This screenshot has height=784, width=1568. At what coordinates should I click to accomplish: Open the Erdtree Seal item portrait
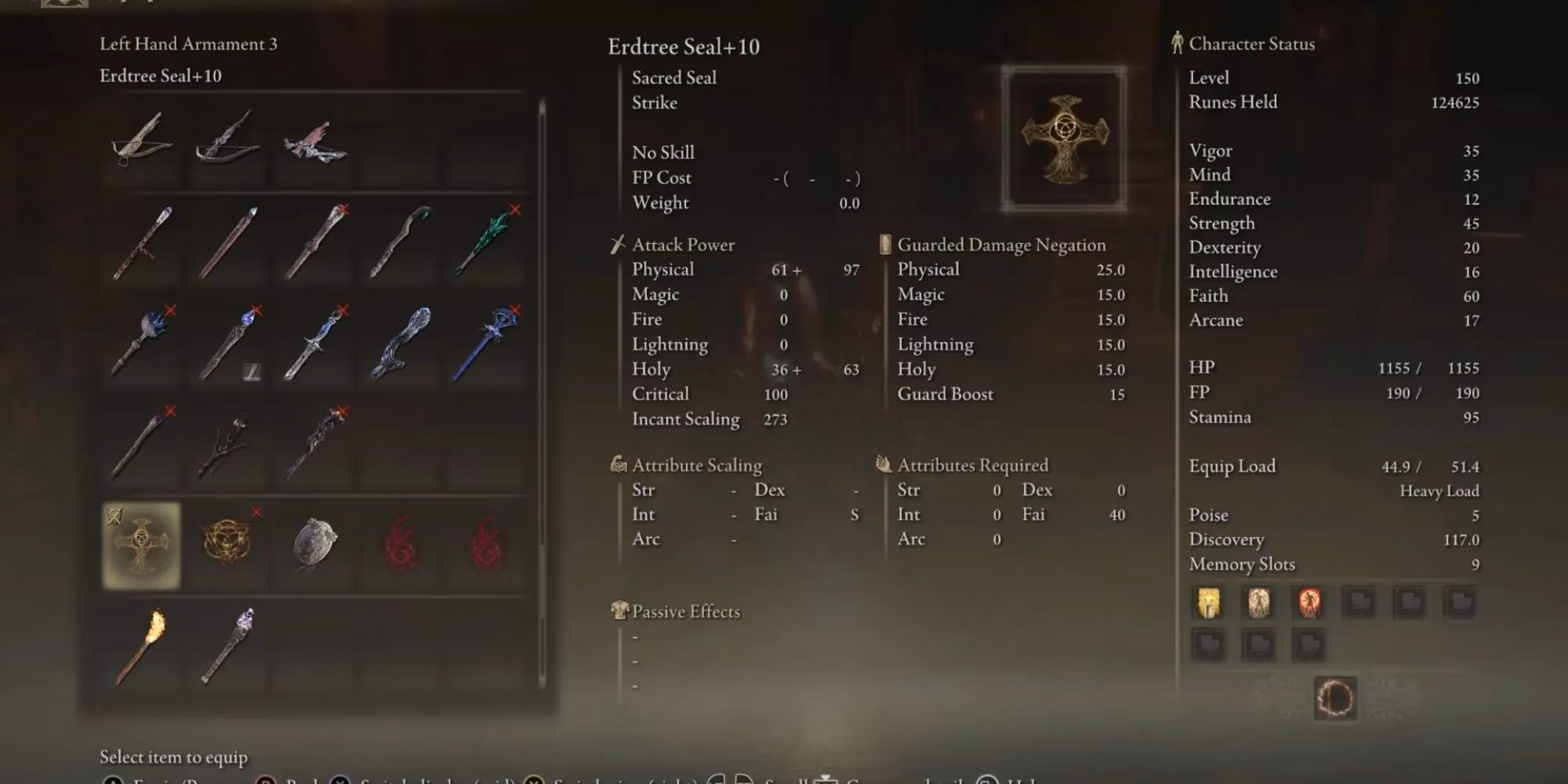(x=1064, y=140)
